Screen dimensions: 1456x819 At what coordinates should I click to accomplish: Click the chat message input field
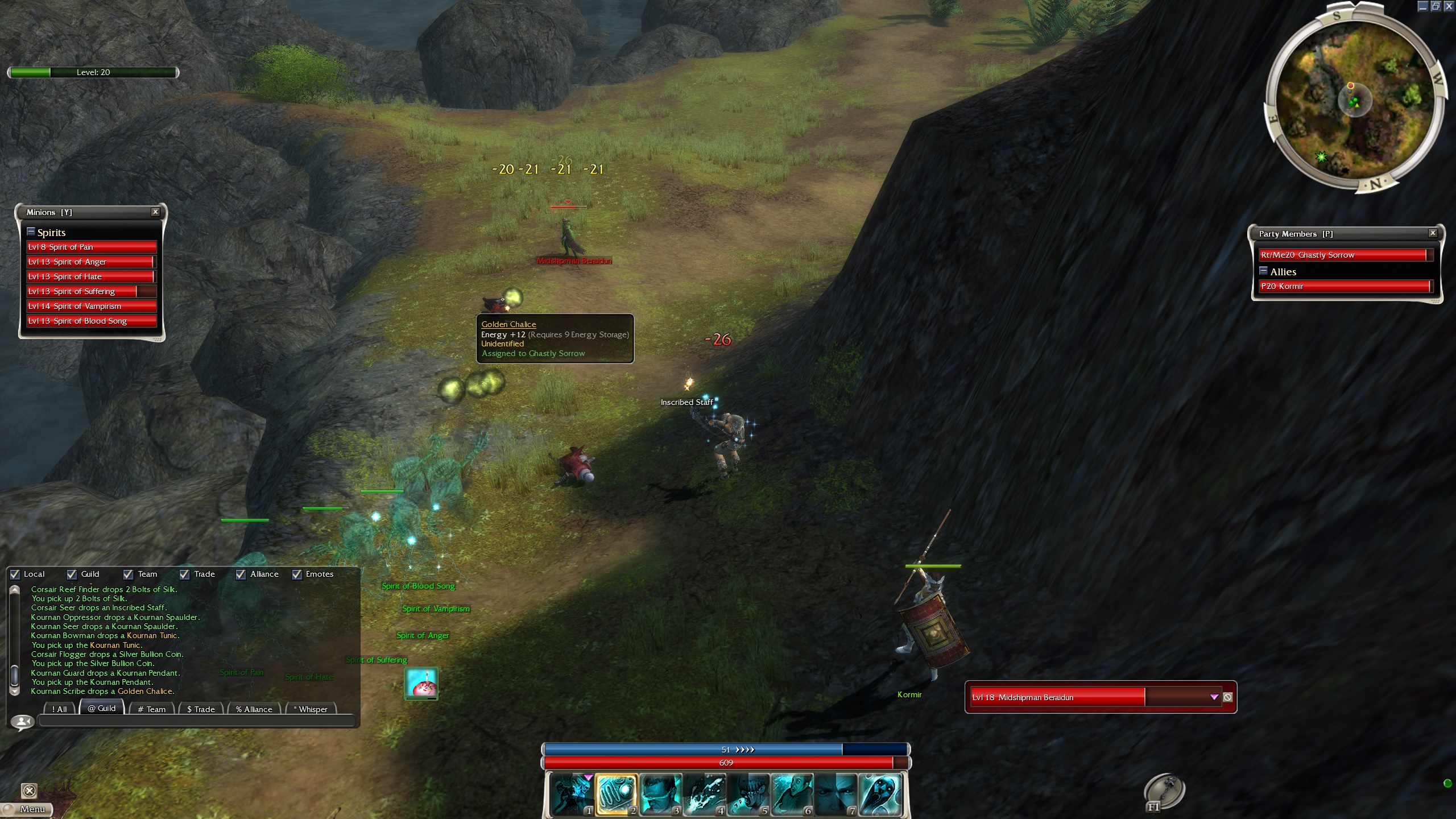[x=196, y=722]
